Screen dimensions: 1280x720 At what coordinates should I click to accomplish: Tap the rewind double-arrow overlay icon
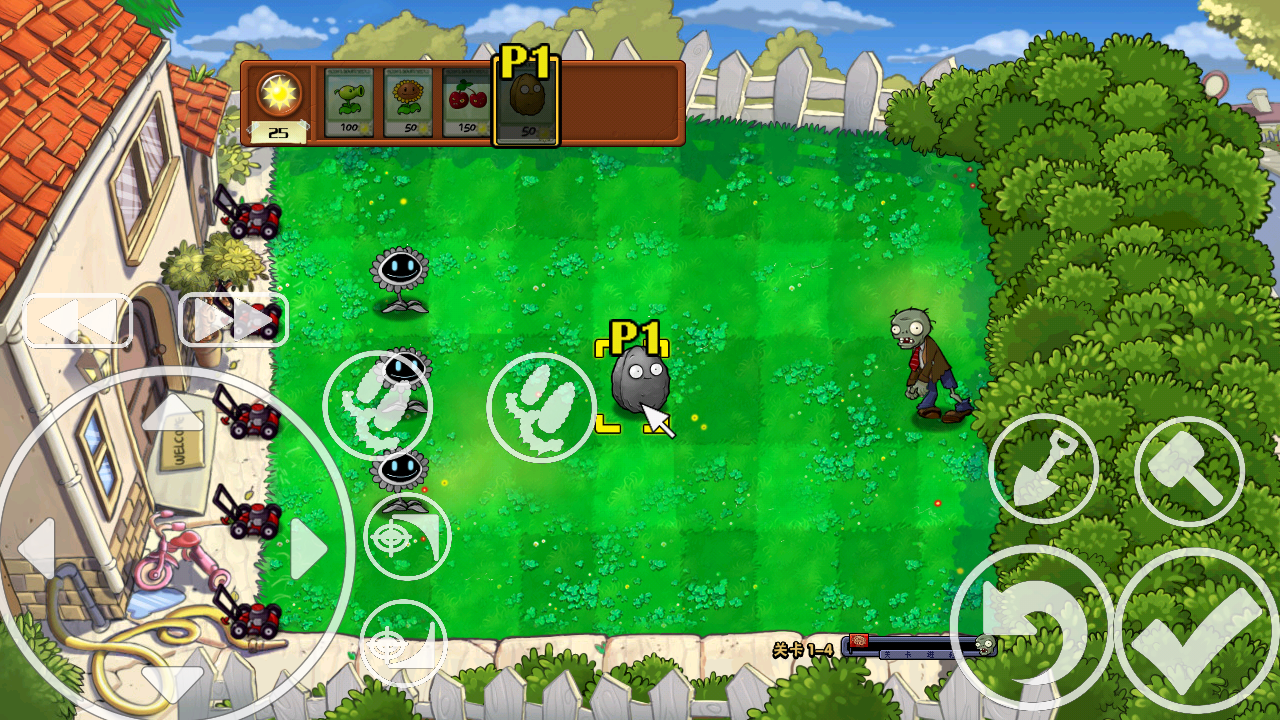(77, 320)
